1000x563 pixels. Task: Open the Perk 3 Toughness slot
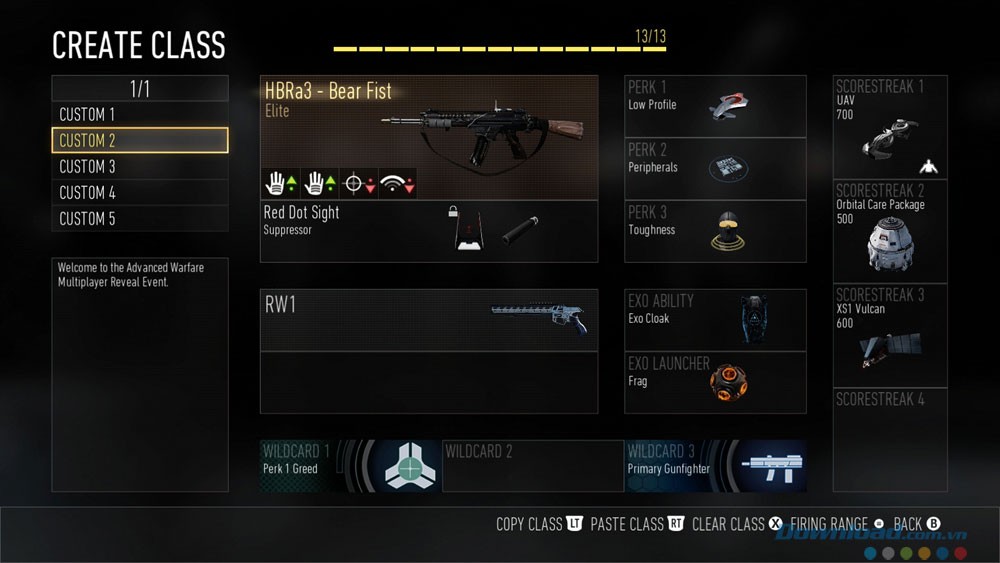(x=714, y=231)
